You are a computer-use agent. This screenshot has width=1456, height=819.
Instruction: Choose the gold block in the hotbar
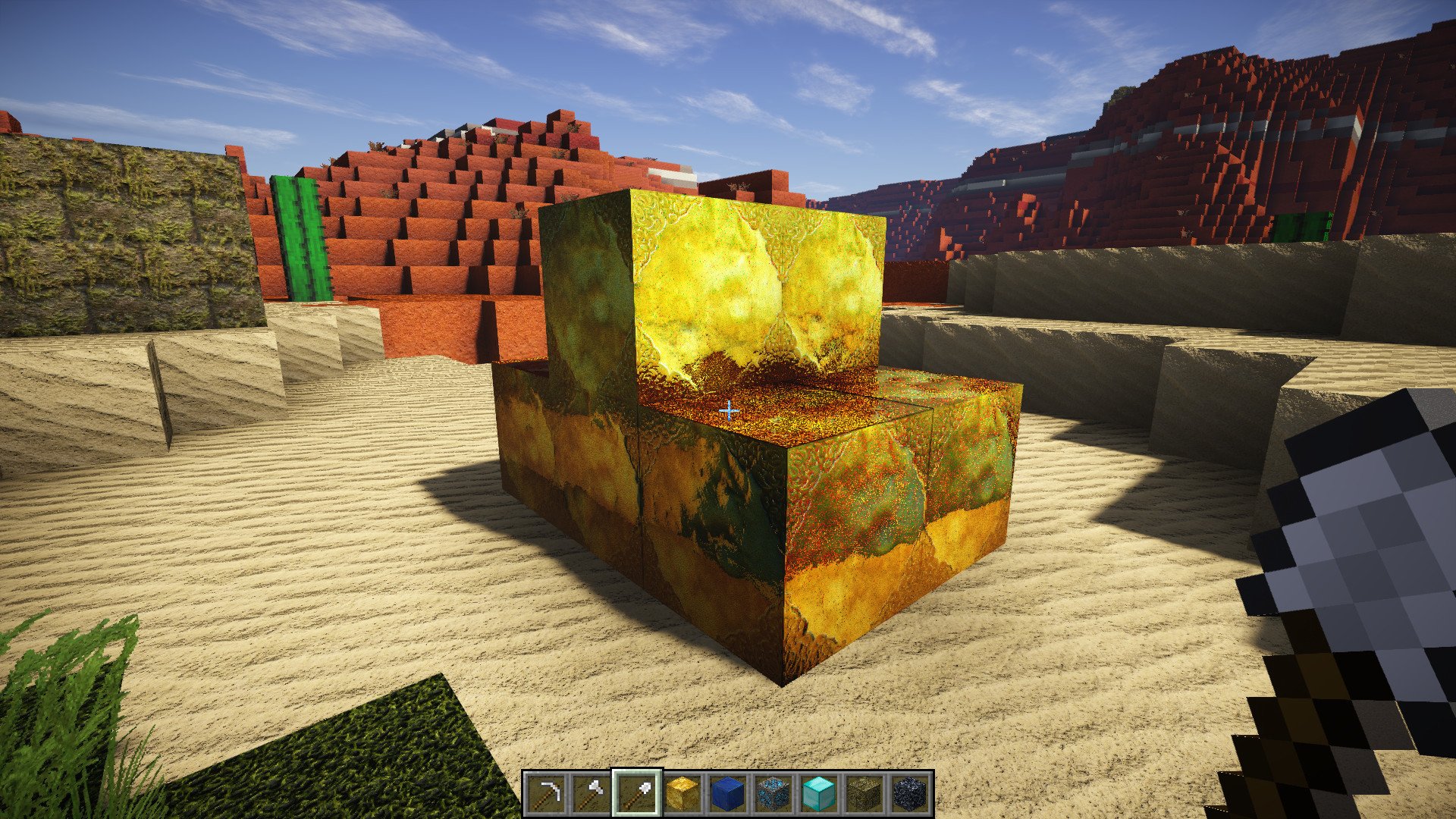tap(682, 793)
